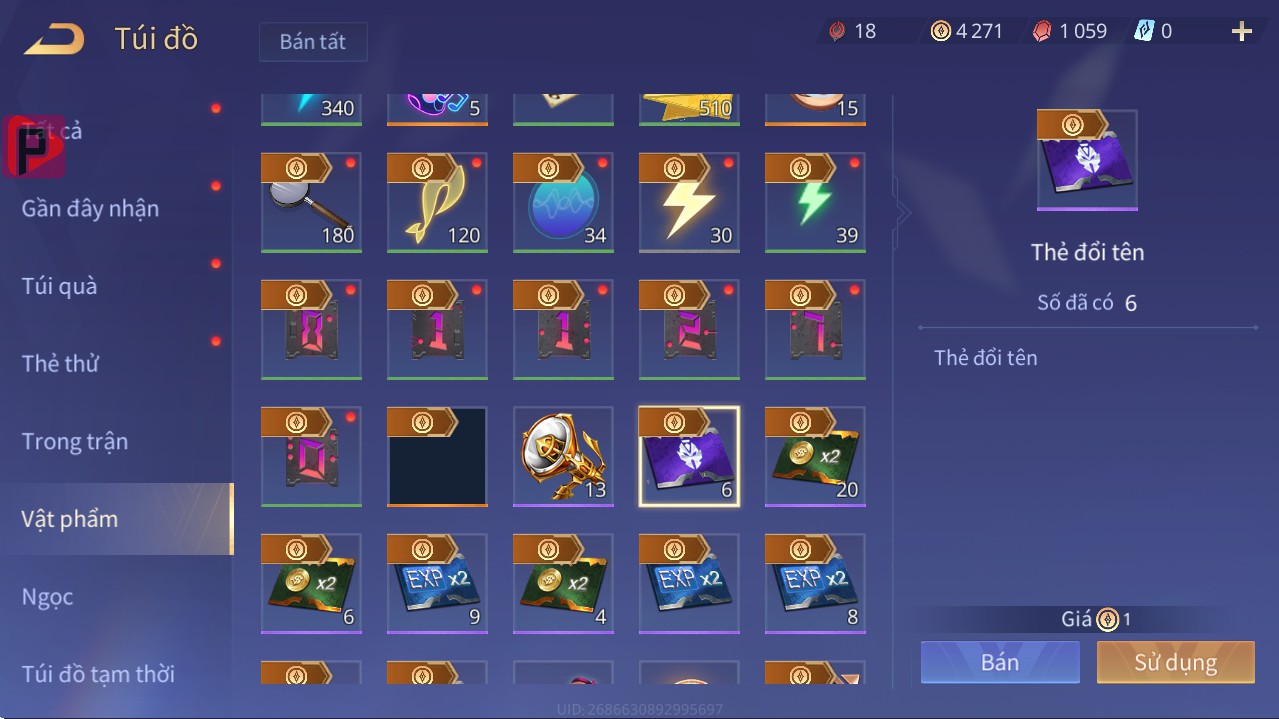Pick the golden megaphone item slot
The width and height of the screenshot is (1279, 719).
click(x=563, y=457)
